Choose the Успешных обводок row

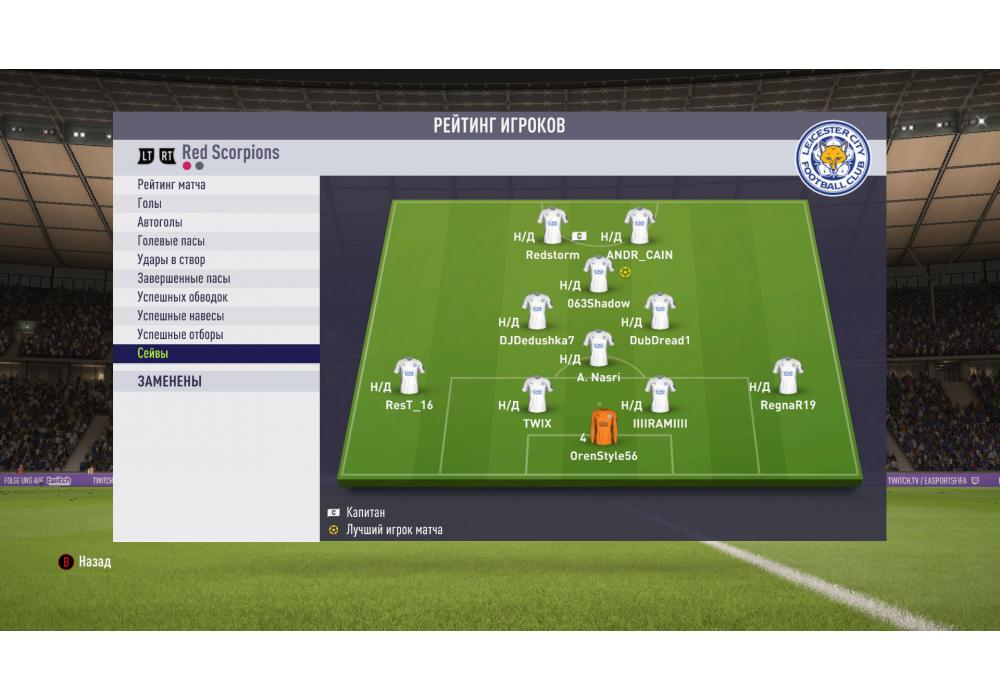click(216, 297)
